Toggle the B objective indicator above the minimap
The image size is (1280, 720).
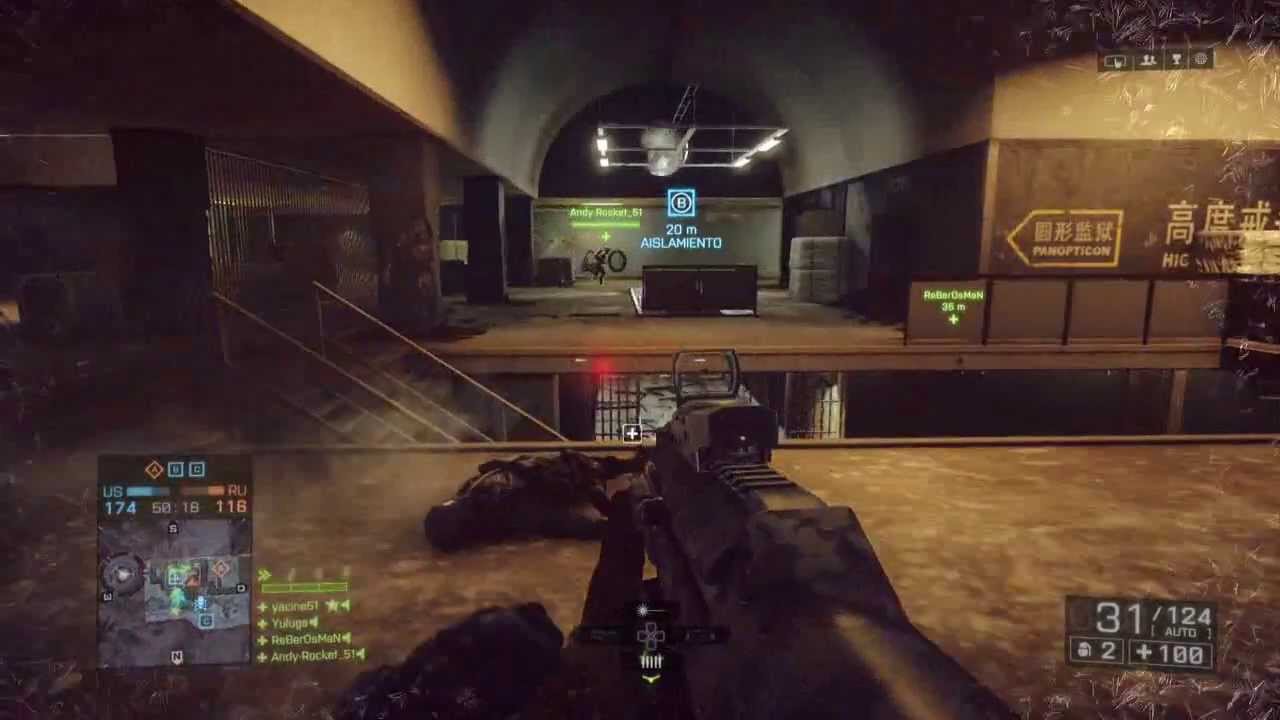[x=175, y=469]
